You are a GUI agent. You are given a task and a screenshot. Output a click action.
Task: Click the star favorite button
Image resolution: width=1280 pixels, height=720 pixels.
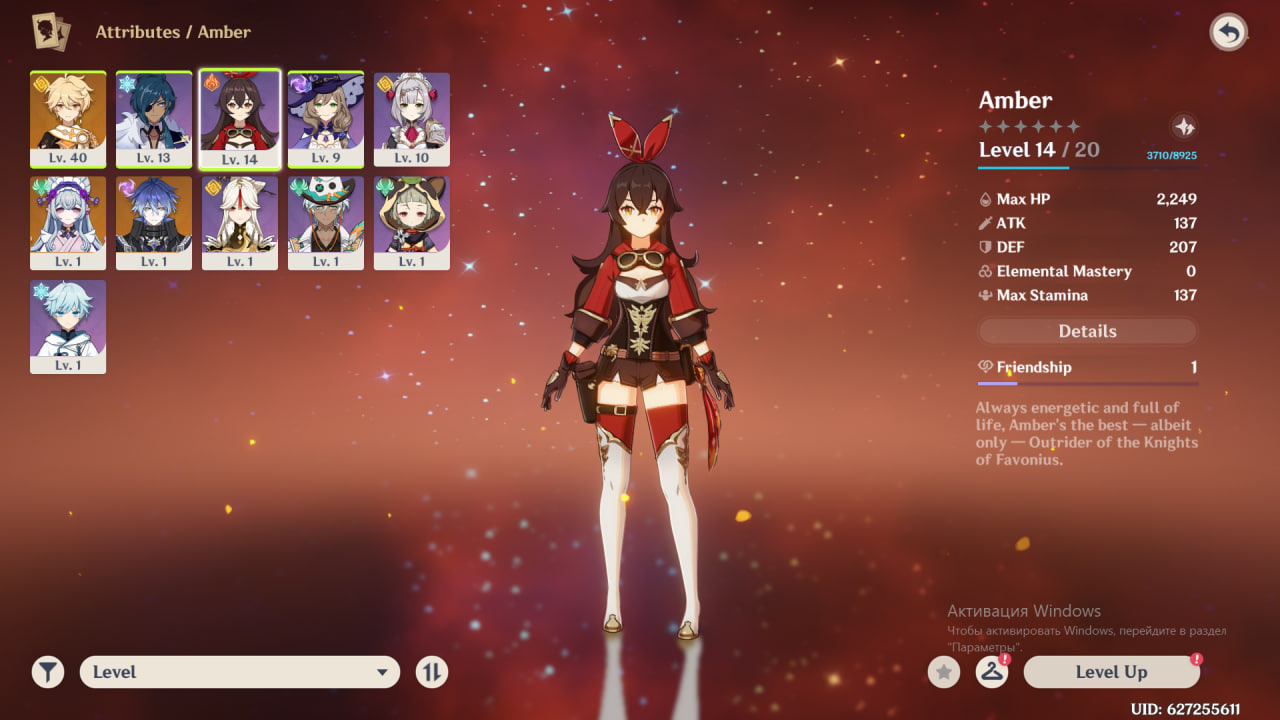point(943,672)
